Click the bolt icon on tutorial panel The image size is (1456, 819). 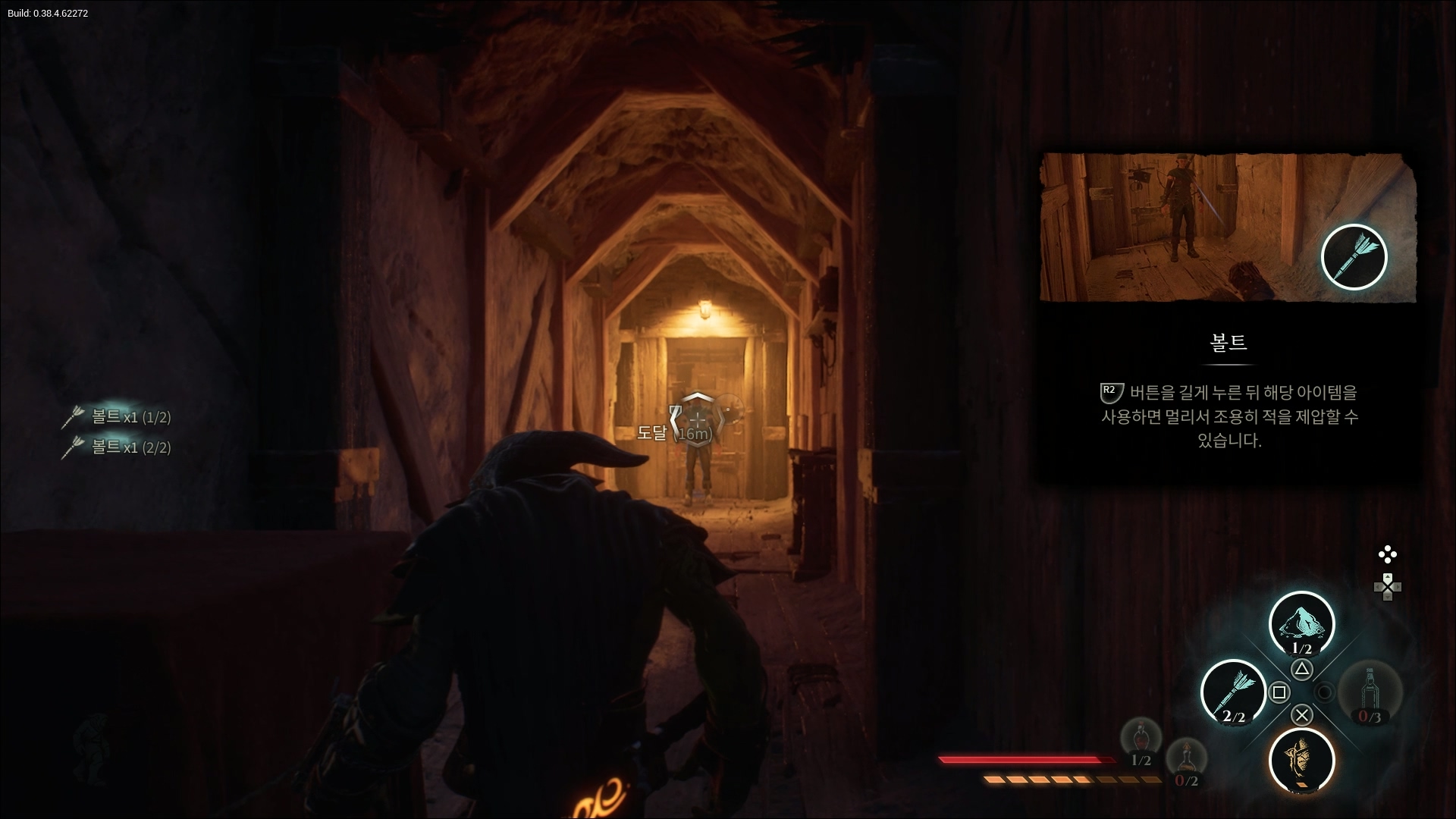[1354, 257]
